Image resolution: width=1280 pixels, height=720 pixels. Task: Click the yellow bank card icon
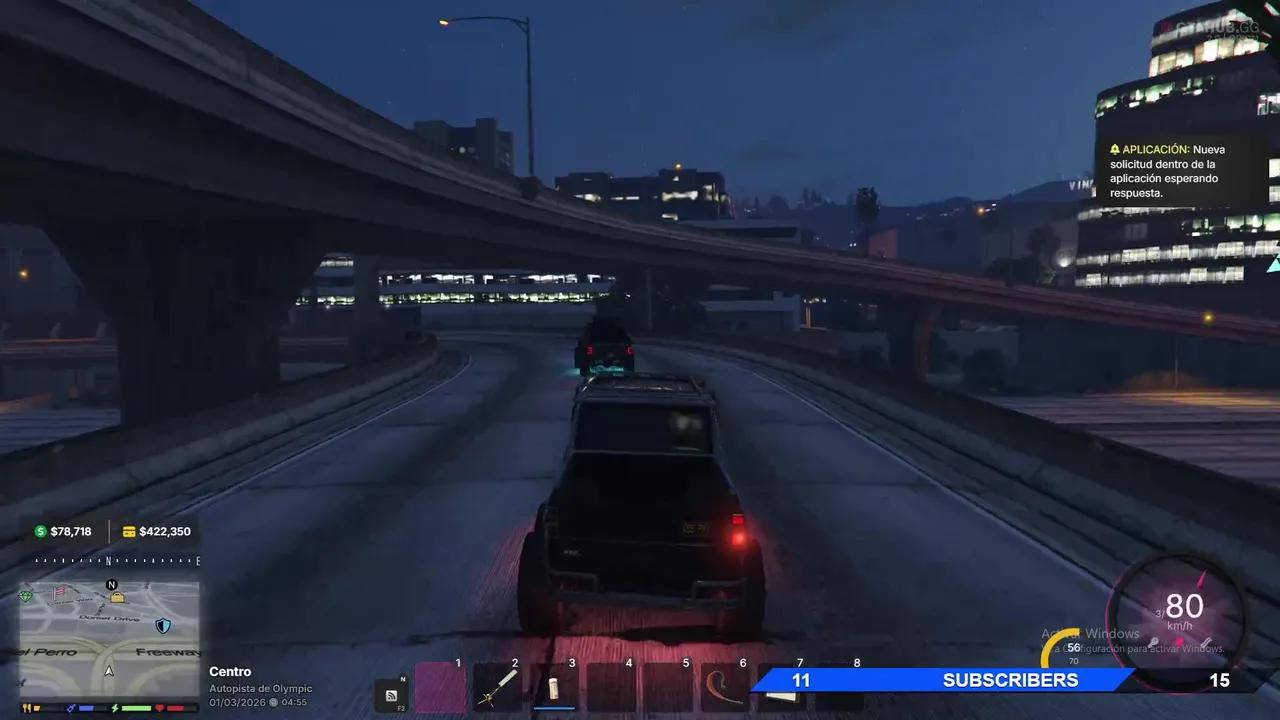pyautogui.click(x=128, y=532)
